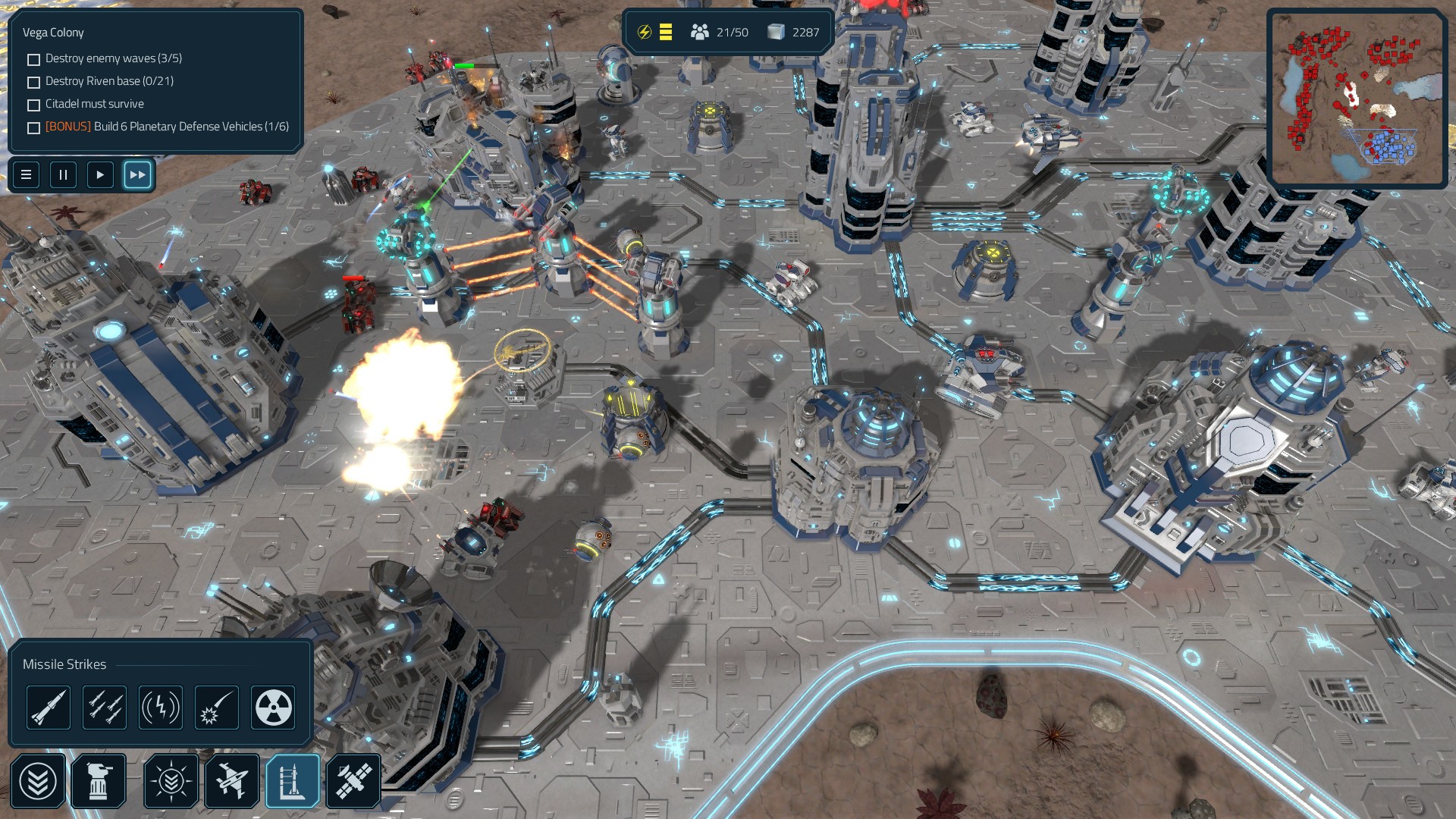Image resolution: width=1456 pixels, height=819 pixels.
Task: Select the single missile strike
Action: (x=49, y=707)
